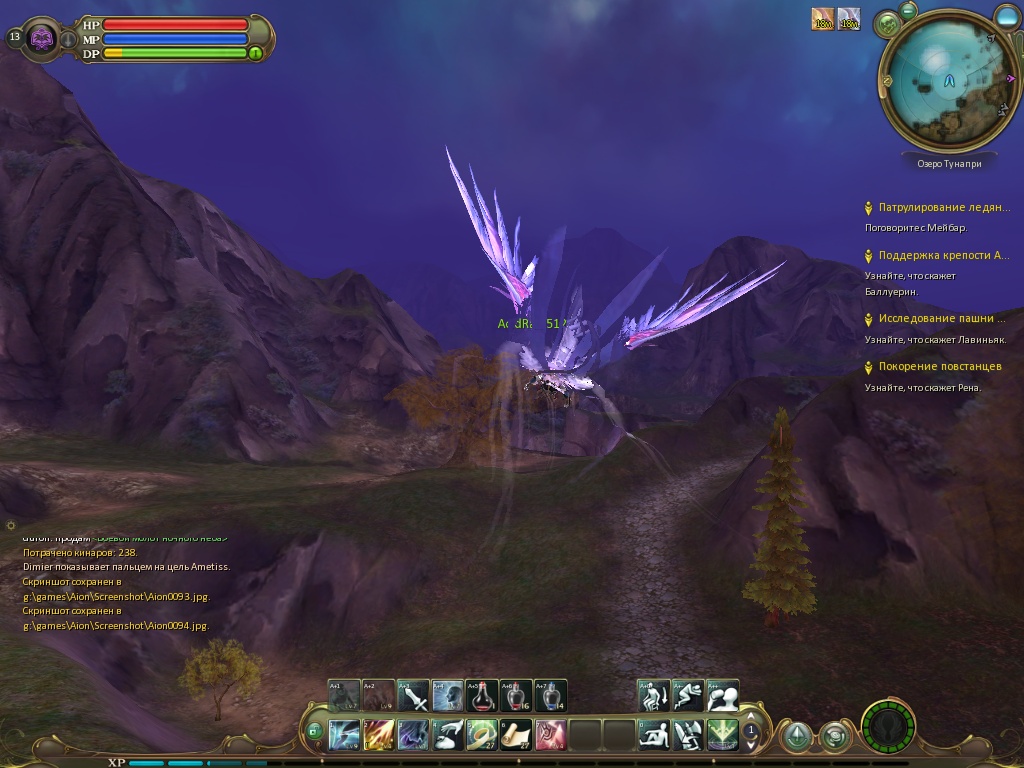
Task: Click the purple class emblem portrait
Action: (x=43, y=39)
